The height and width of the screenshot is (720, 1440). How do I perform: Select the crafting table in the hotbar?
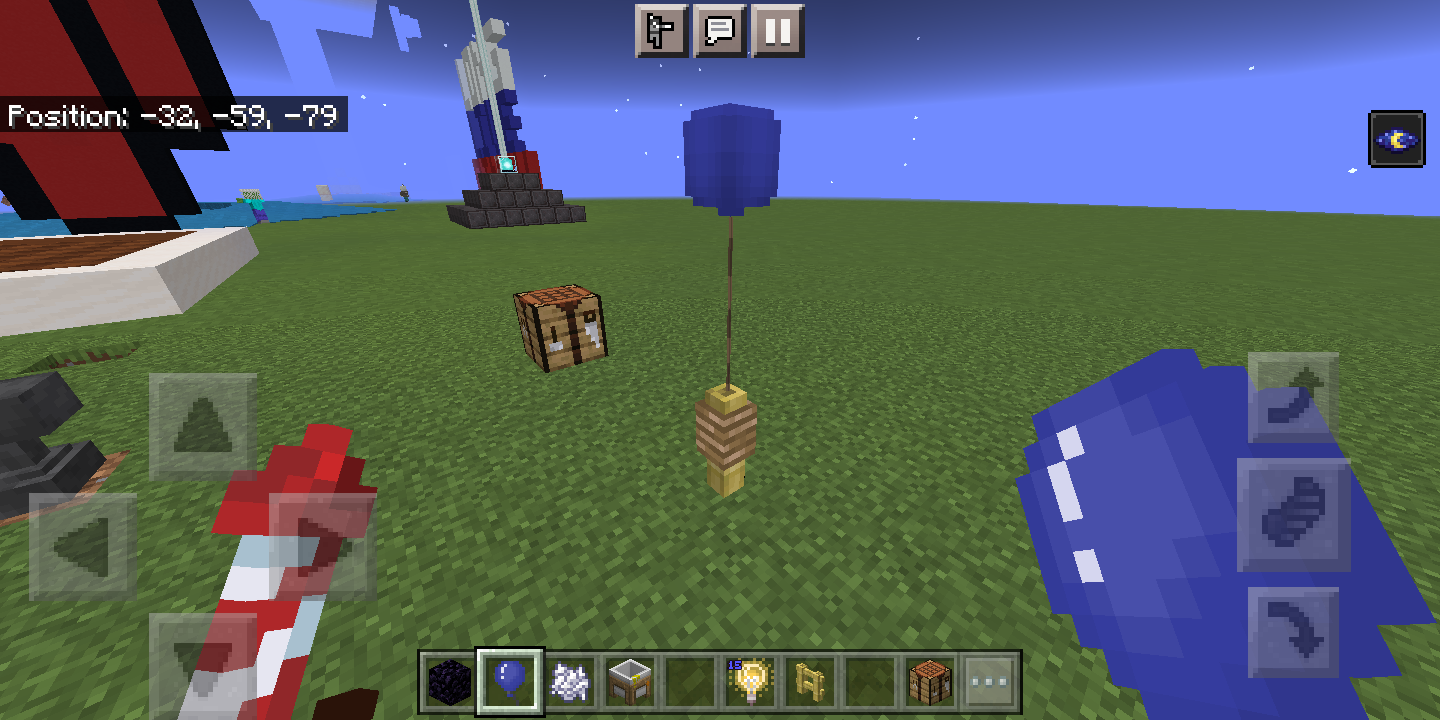[x=932, y=680]
